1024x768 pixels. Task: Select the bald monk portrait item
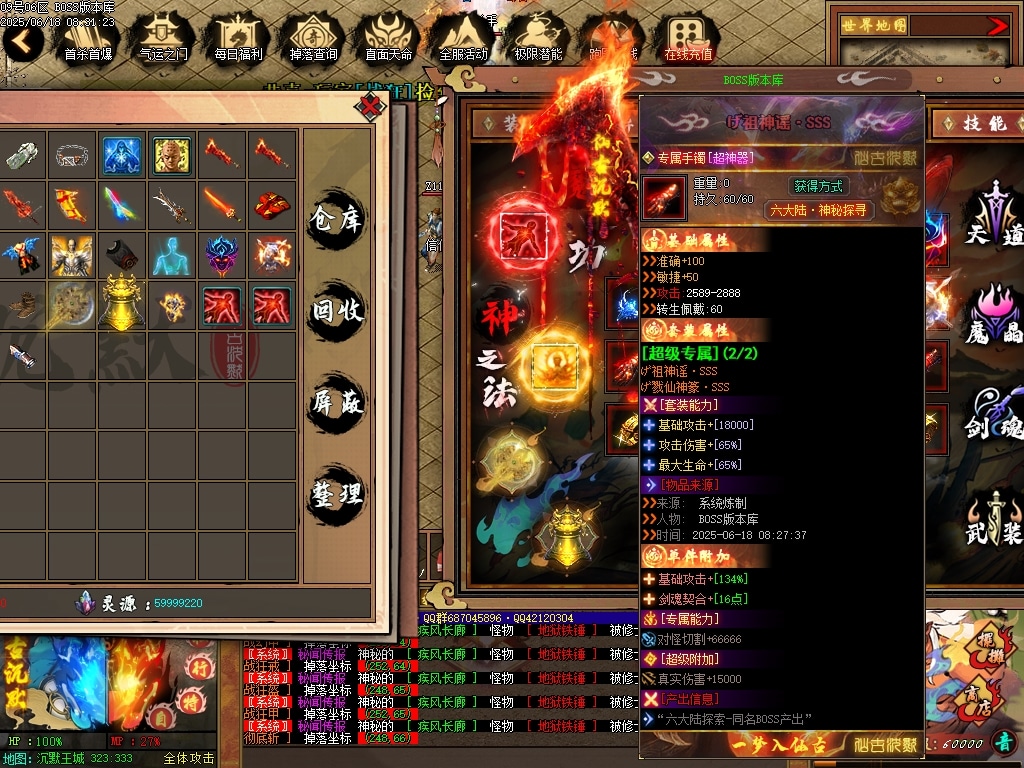pyautogui.click(x=172, y=155)
